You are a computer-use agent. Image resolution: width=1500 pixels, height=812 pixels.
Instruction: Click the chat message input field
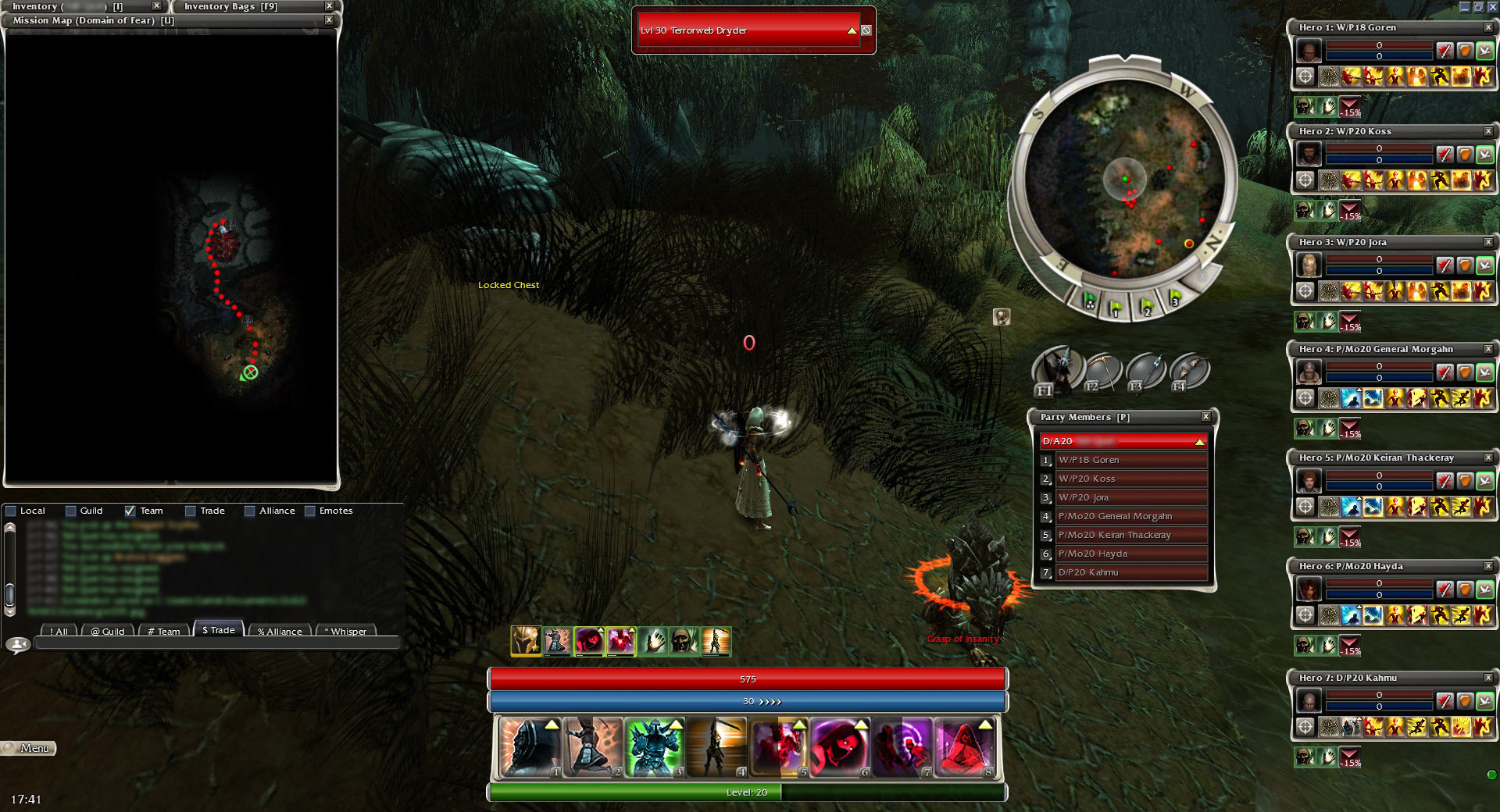[217, 644]
